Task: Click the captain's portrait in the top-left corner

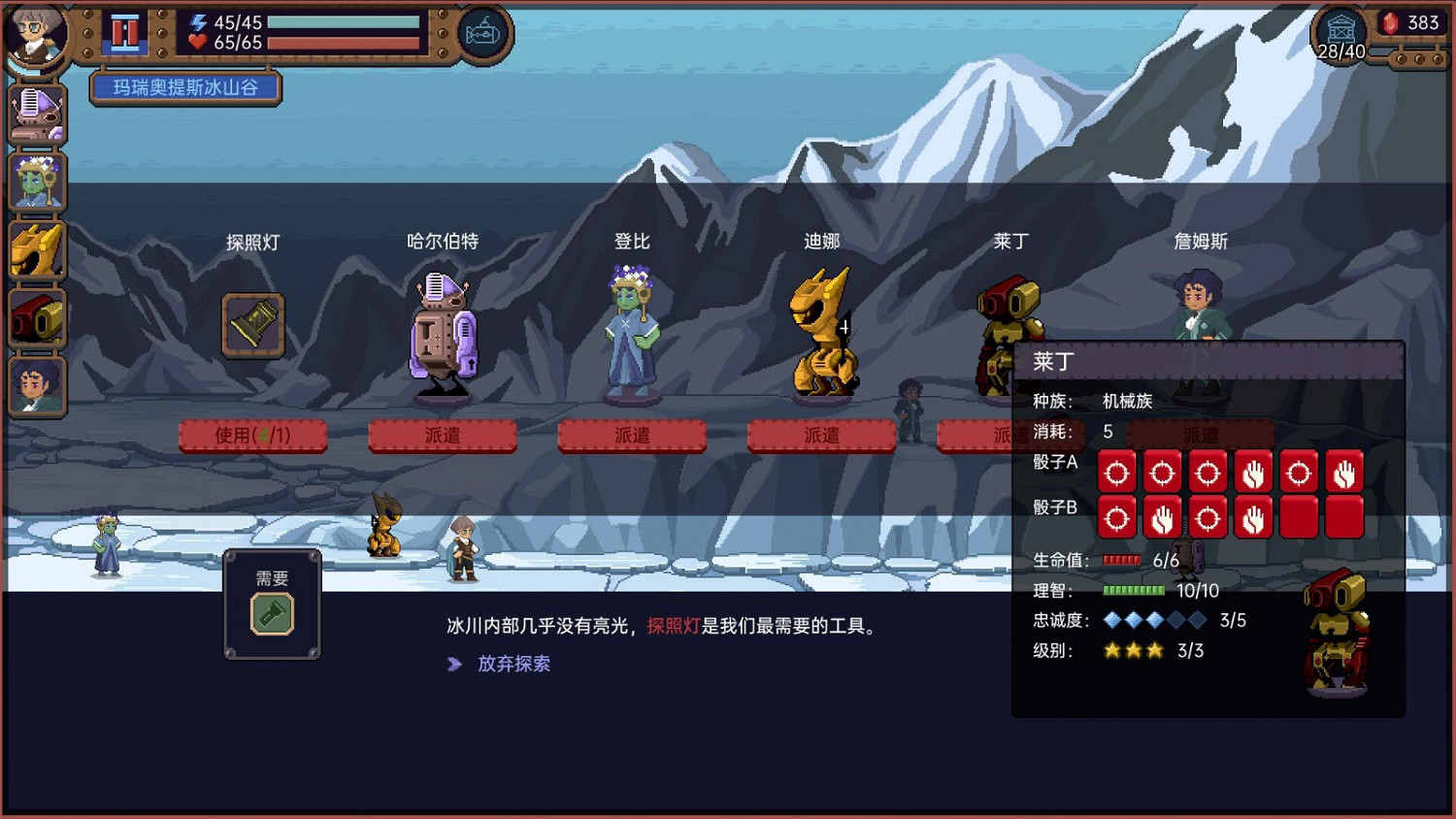Action: 36,32
